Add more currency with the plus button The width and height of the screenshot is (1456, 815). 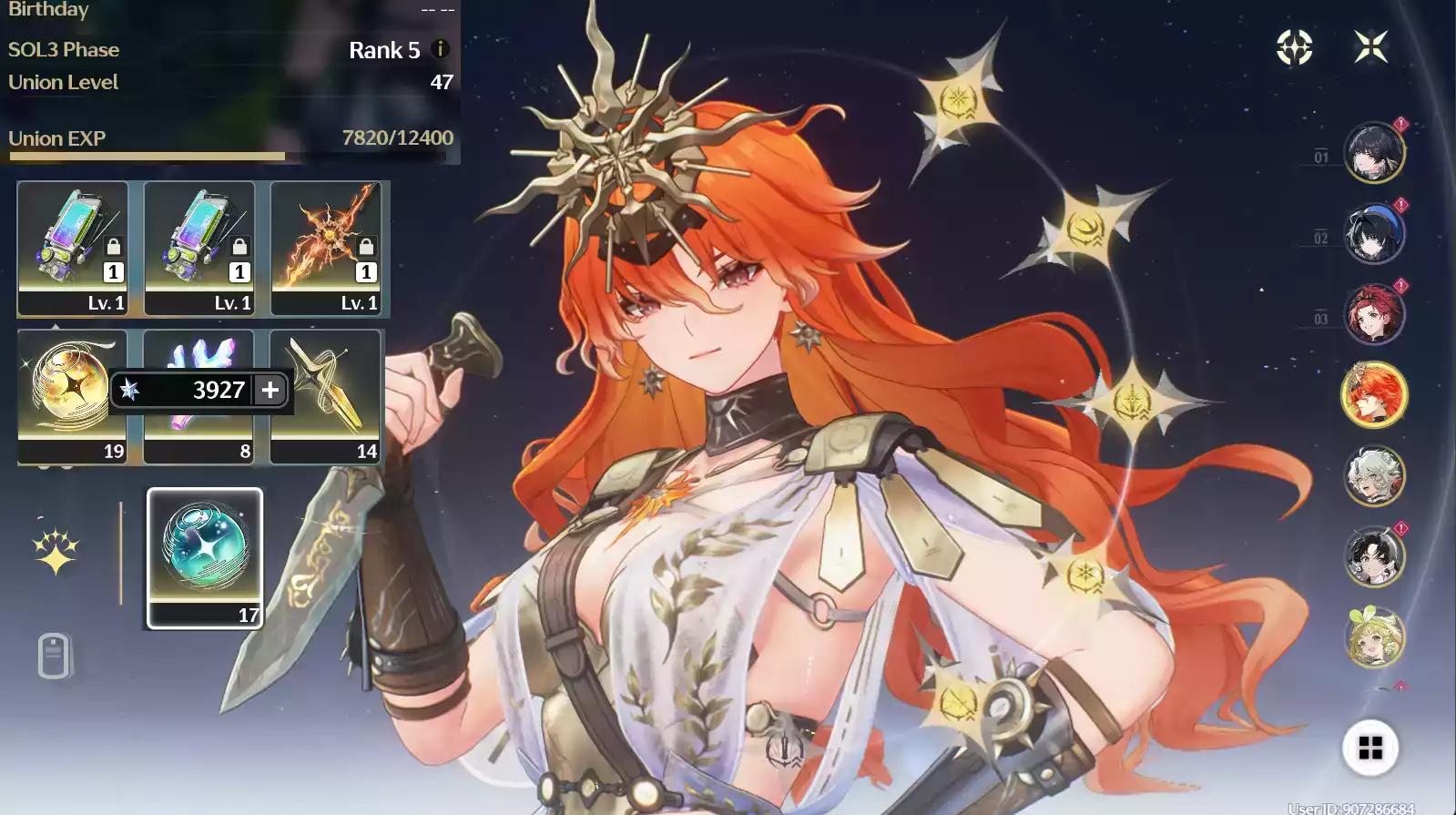pyautogui.click(x=270, y=390)
